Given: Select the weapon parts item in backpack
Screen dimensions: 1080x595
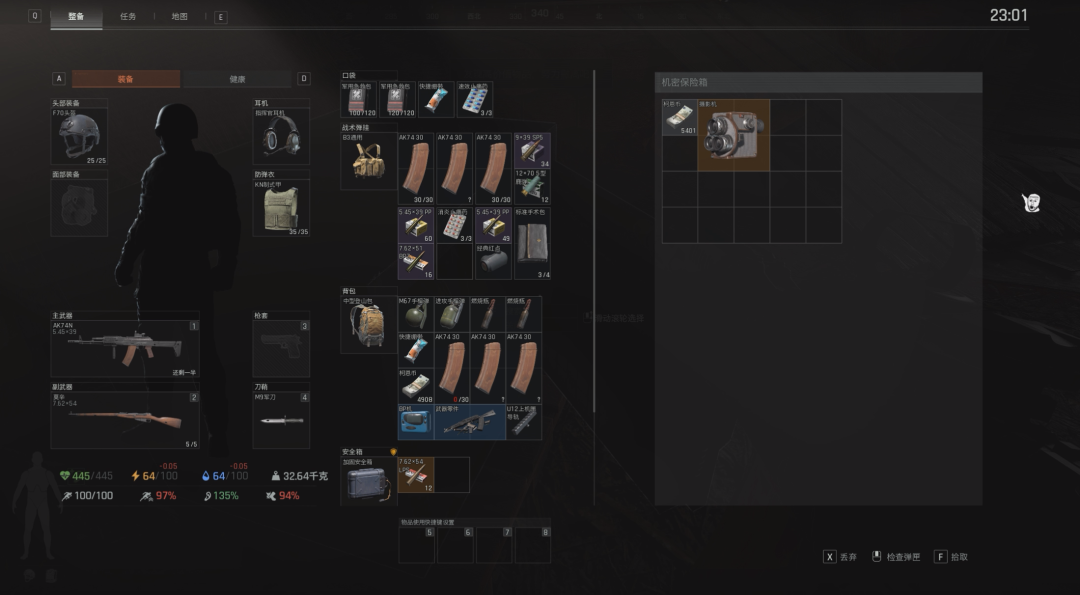Looking at the screenshot, I should tap(469, 422).
